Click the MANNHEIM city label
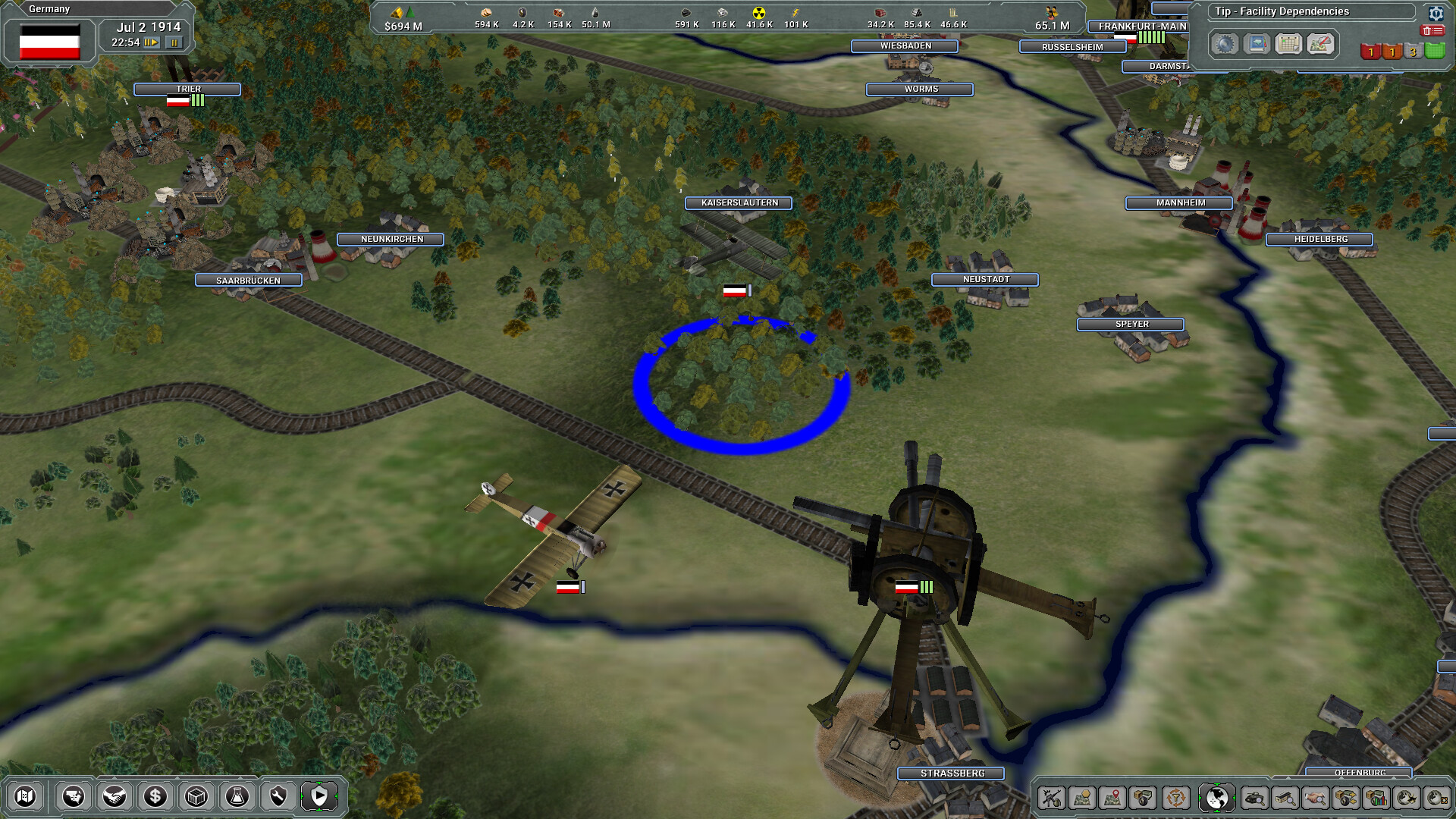 pyautogui.click(x=1178, y=203)
